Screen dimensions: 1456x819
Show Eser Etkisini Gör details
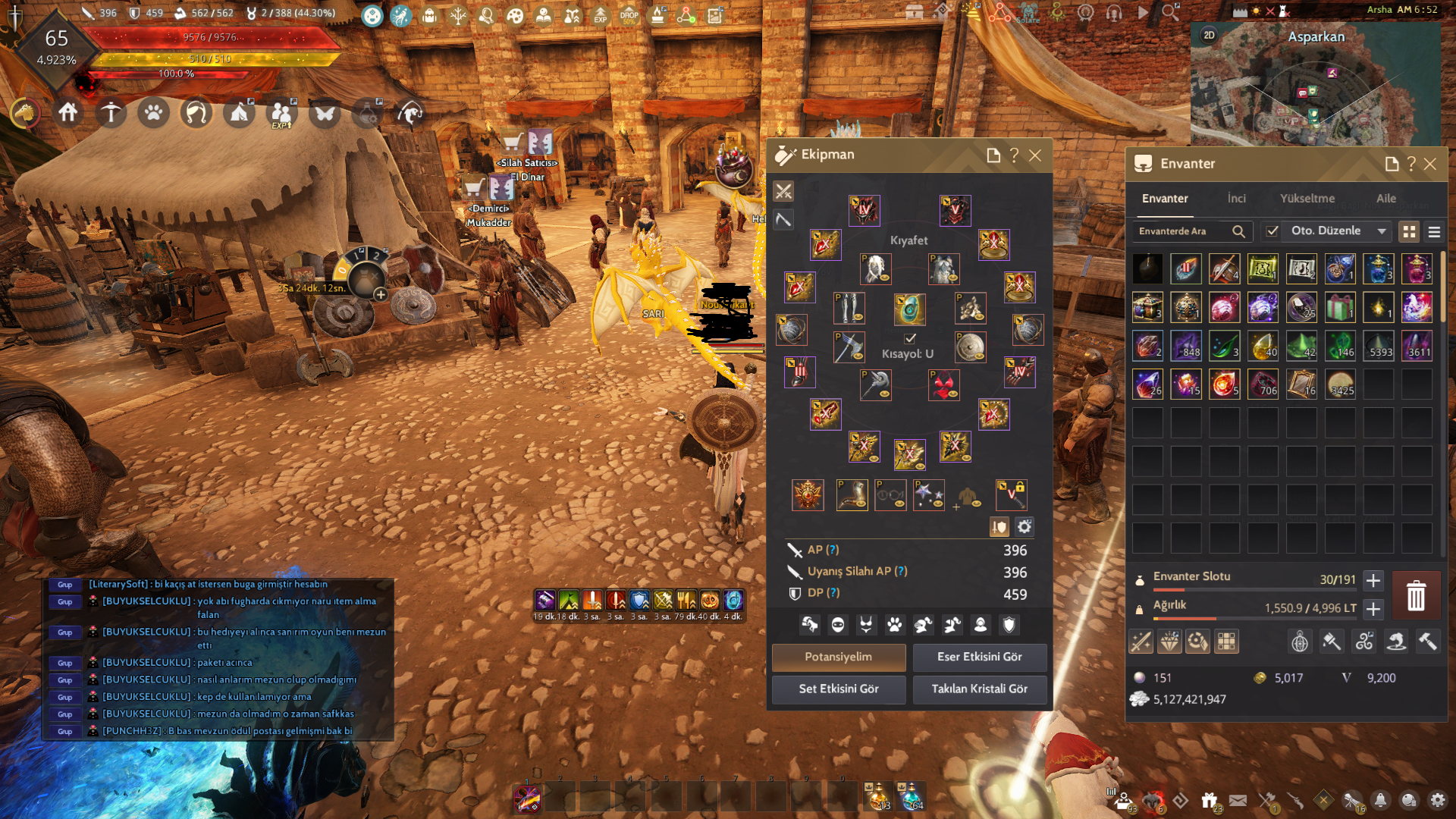tap(979, 657)
